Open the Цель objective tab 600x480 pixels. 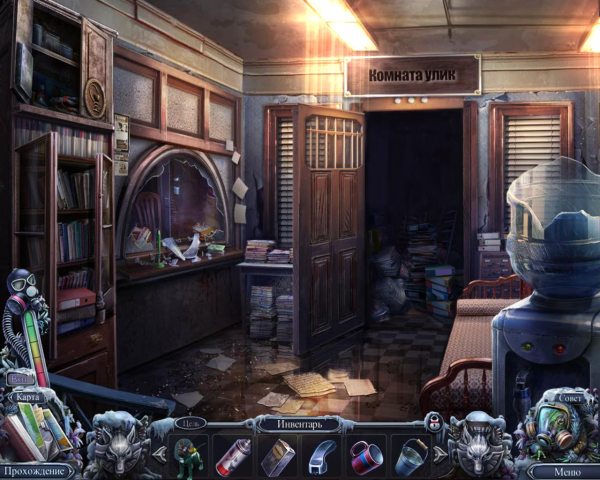(188, 423)
